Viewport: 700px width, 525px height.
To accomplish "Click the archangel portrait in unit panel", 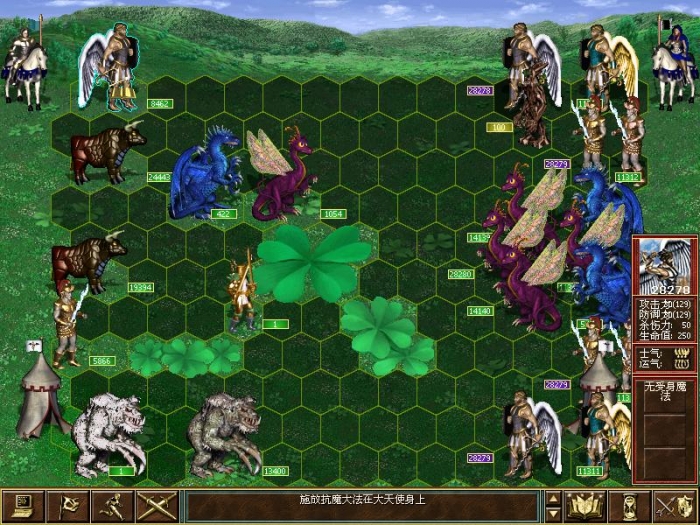I will click(x=665, y=262).
